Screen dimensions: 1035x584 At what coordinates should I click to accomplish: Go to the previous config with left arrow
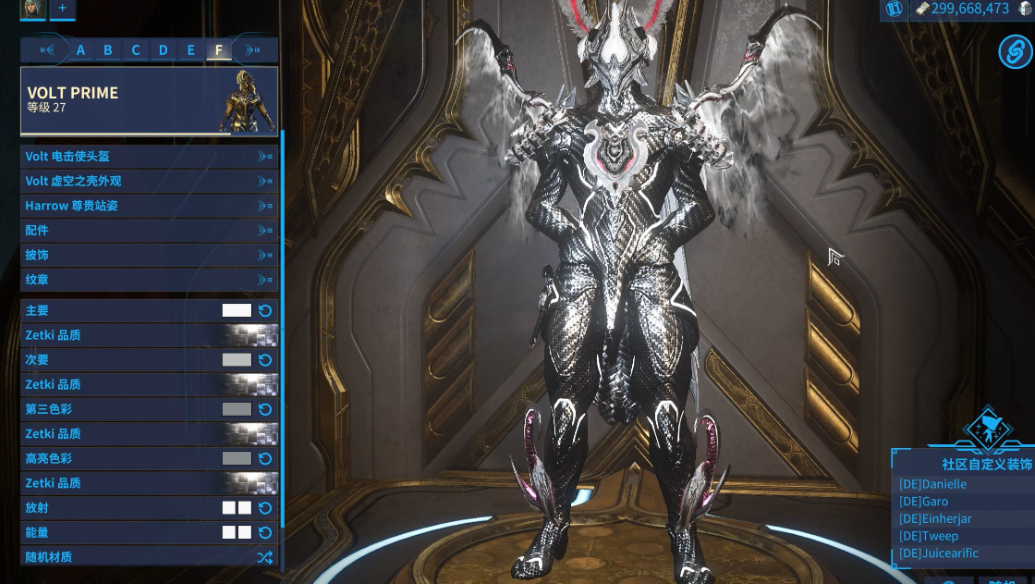47,50
